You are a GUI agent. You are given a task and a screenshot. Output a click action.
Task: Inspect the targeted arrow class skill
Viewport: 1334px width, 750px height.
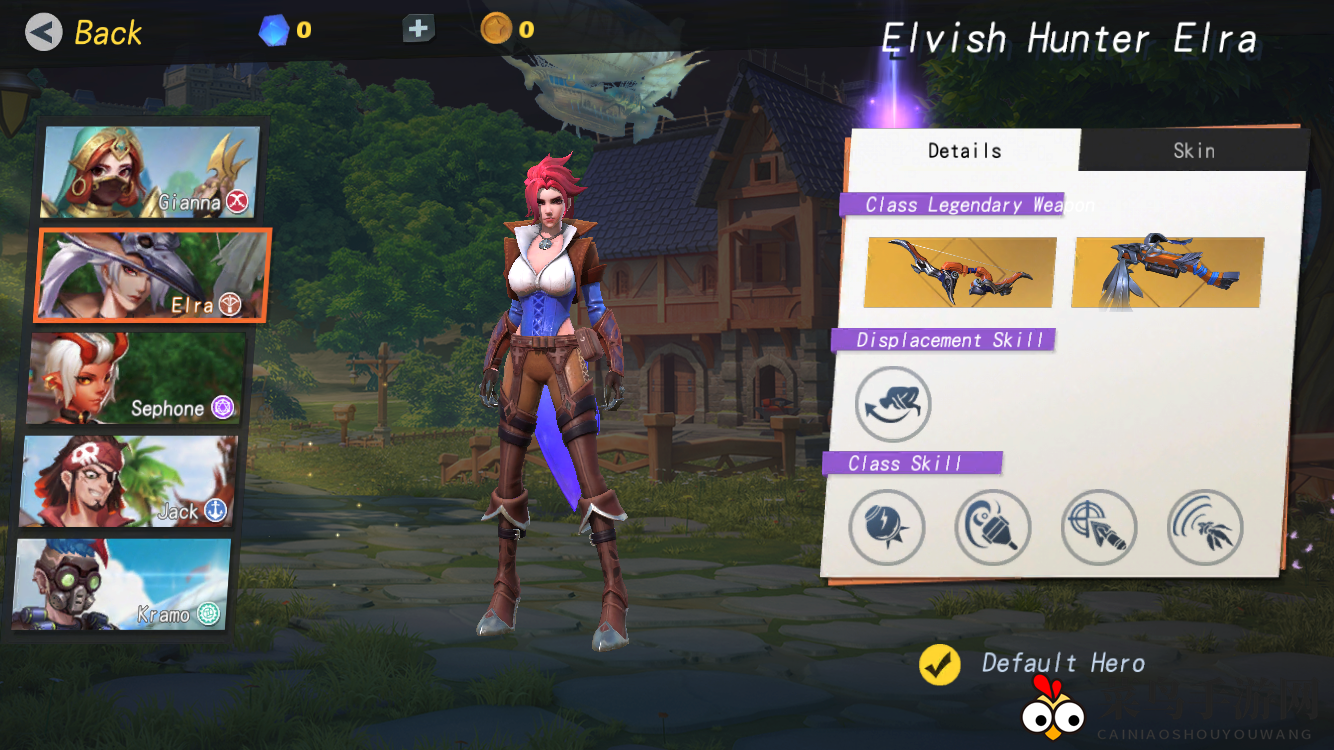click(x=1099, y=527)
